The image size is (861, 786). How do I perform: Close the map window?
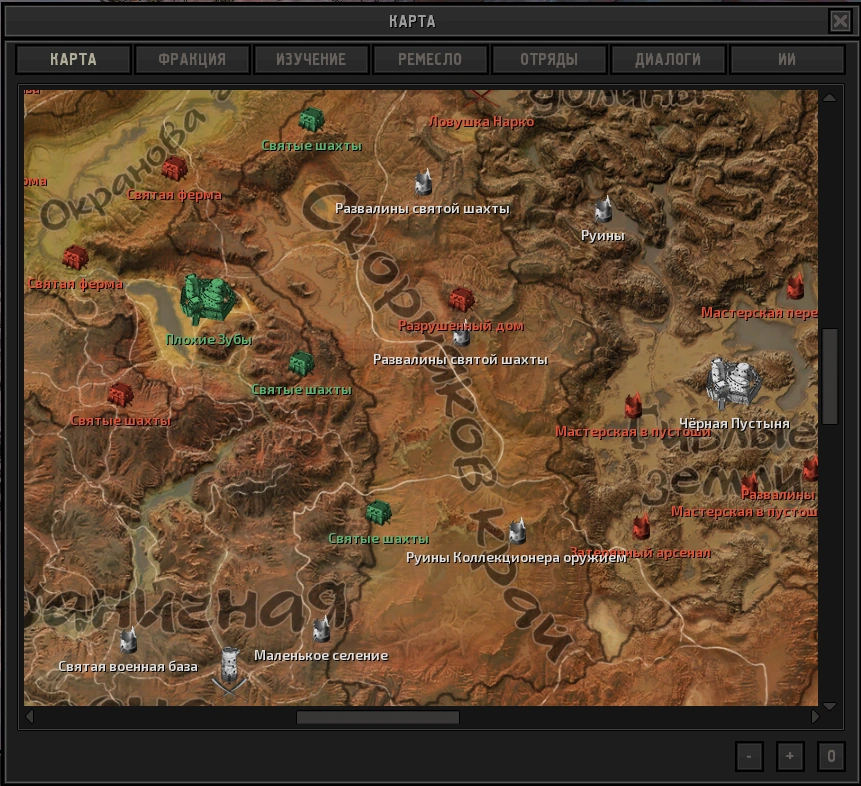click(x=840, y=21)
